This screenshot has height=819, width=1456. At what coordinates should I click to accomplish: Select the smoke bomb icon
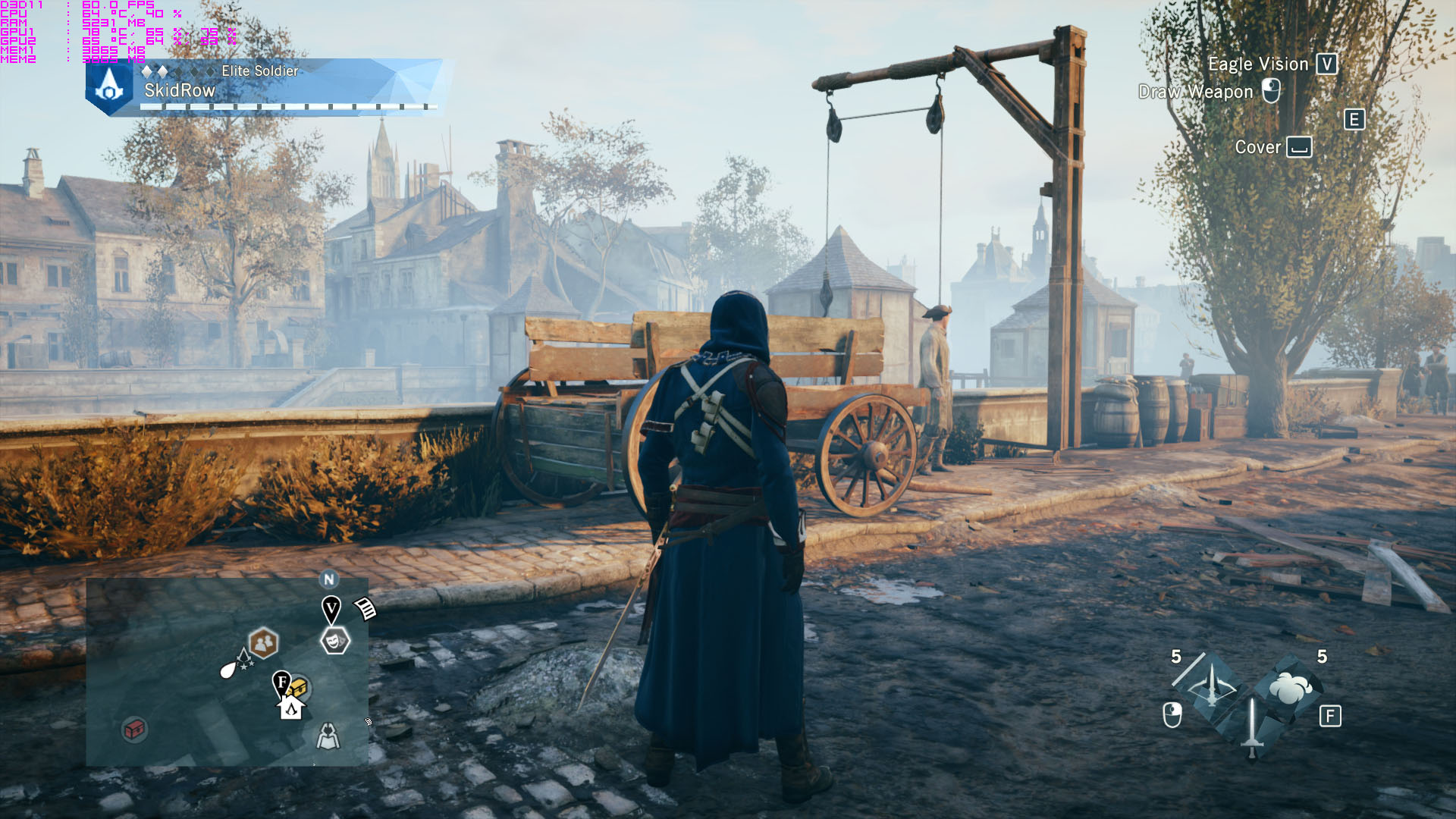pyautogui.click(x=1290, y=688)
